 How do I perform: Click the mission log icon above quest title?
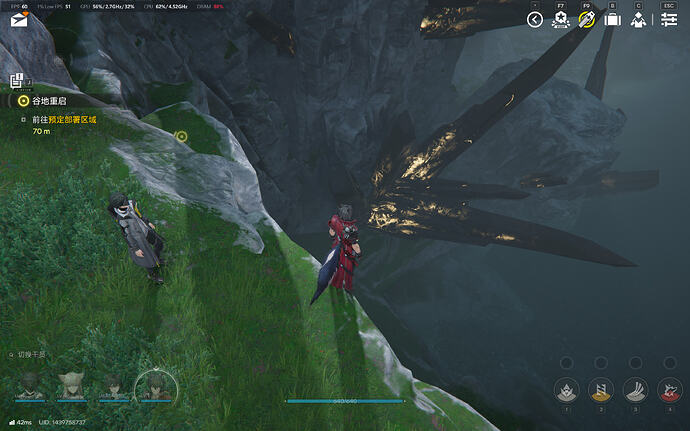click(x=17, y=81)
